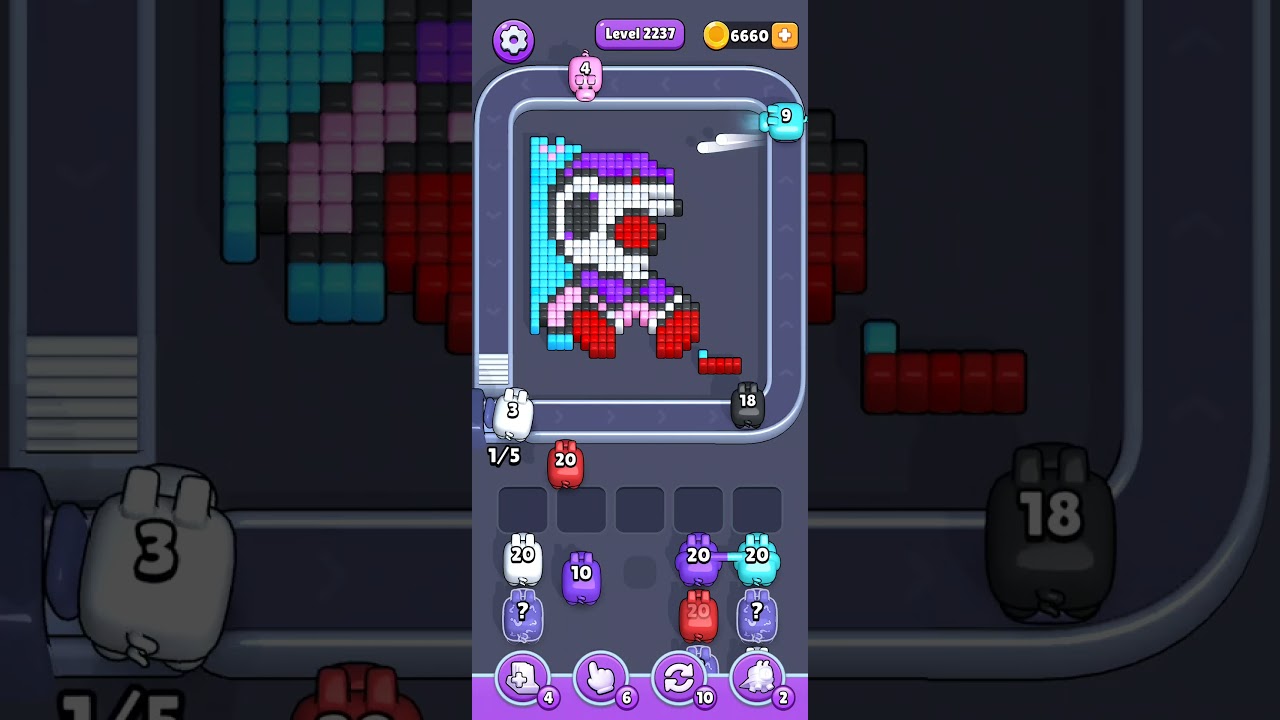Open the settings gear icon
Screen dimensions: 1280x720
point(514,40)
